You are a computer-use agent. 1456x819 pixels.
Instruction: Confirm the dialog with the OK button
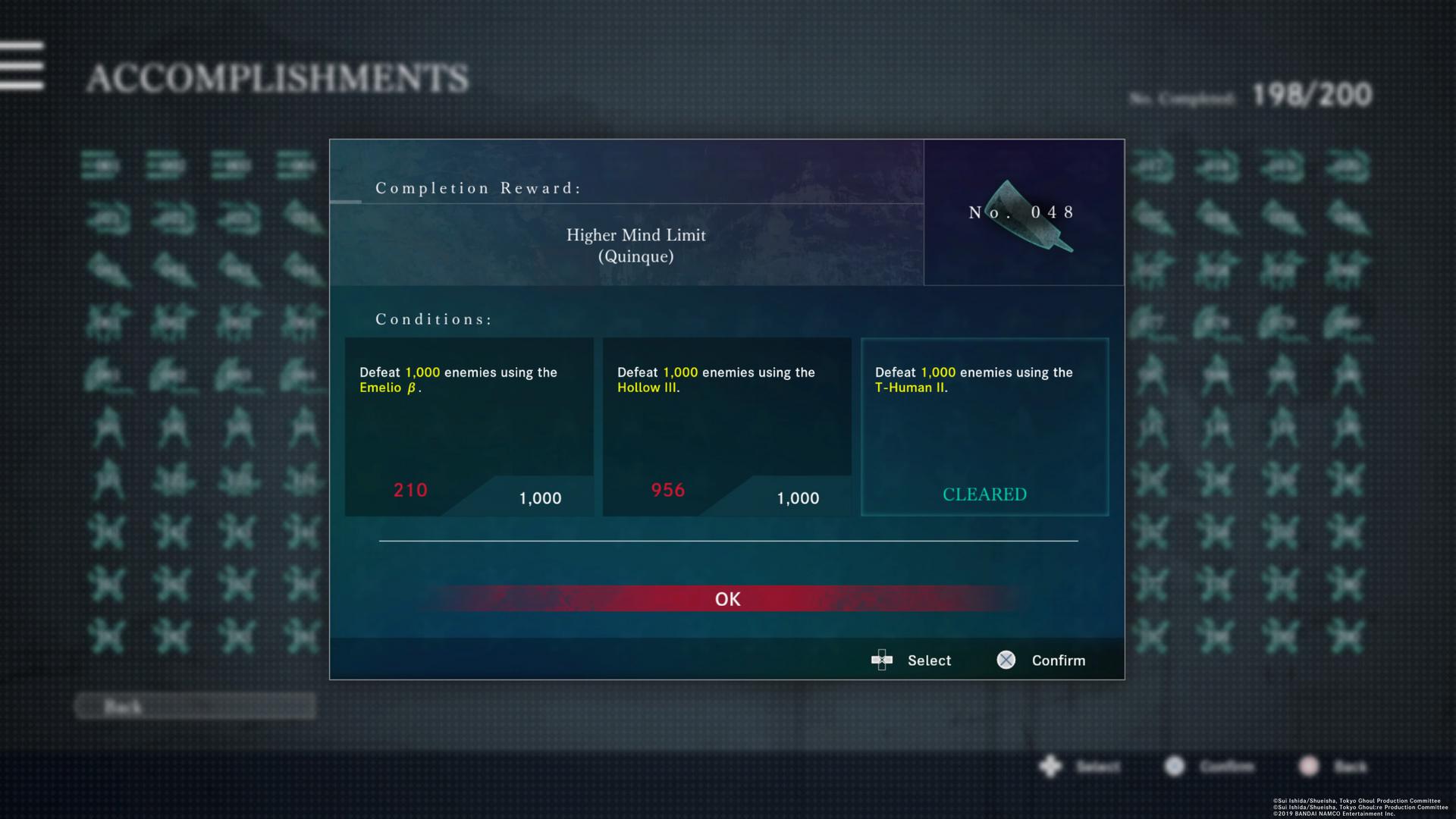click(727, 598)
